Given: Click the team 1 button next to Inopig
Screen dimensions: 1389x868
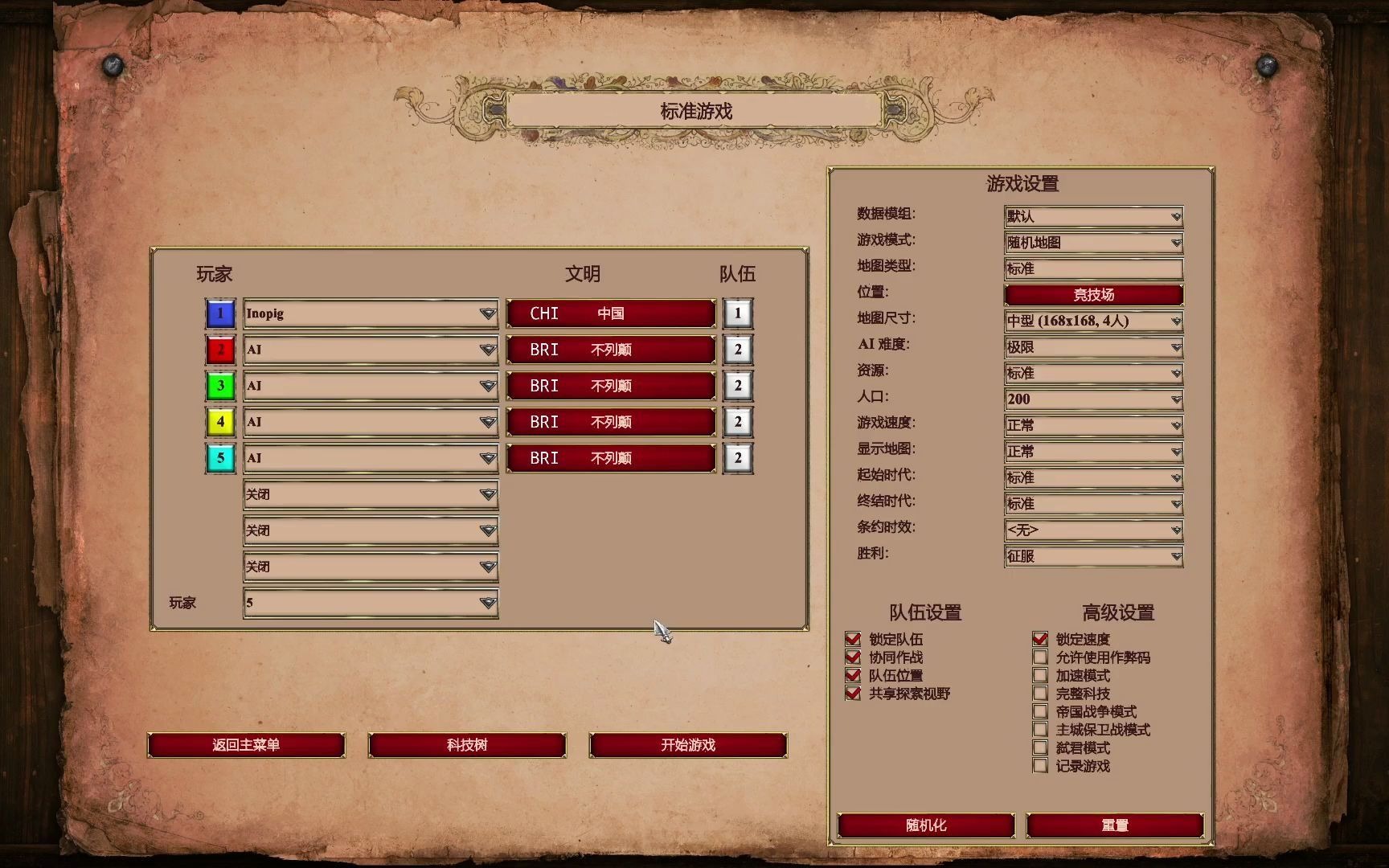Looking at the screenshot, I should (x=736, y=313).
